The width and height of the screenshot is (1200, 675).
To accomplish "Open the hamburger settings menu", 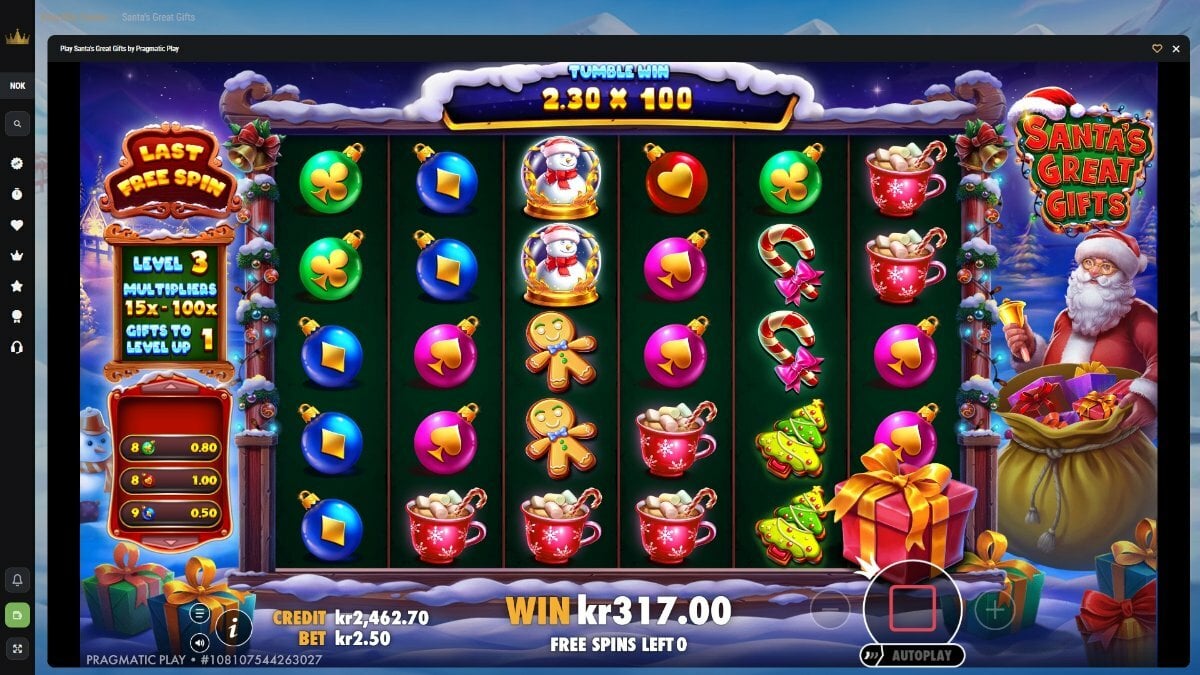I will click(x=200, y=613).
